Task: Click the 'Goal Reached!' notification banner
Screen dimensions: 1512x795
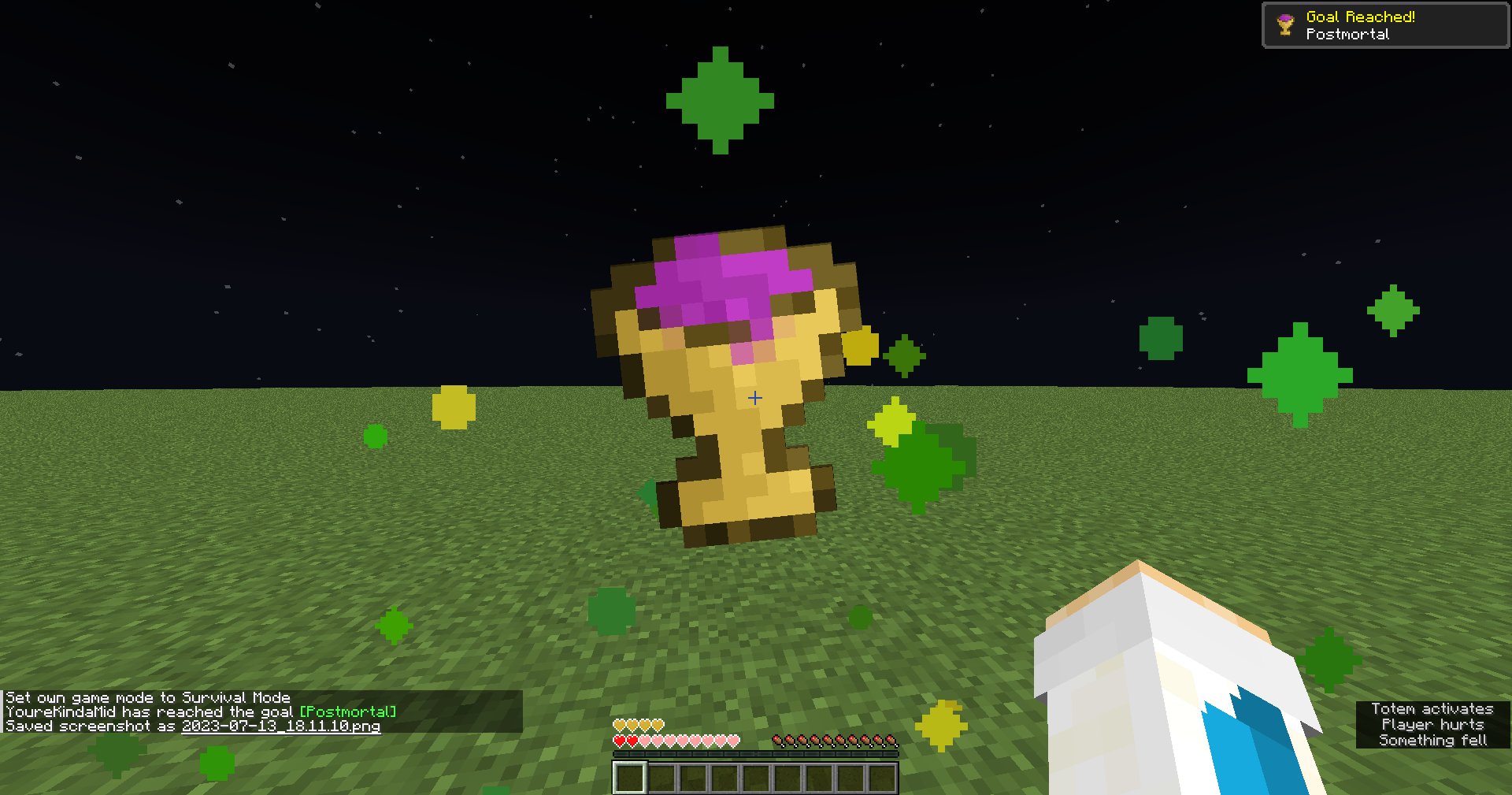Action: point(1386,24)
